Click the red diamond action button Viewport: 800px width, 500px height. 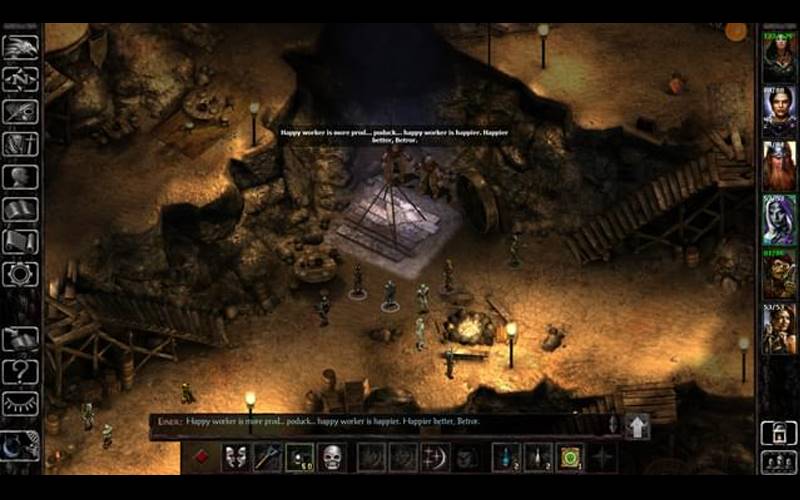click(x=201, y=457)
